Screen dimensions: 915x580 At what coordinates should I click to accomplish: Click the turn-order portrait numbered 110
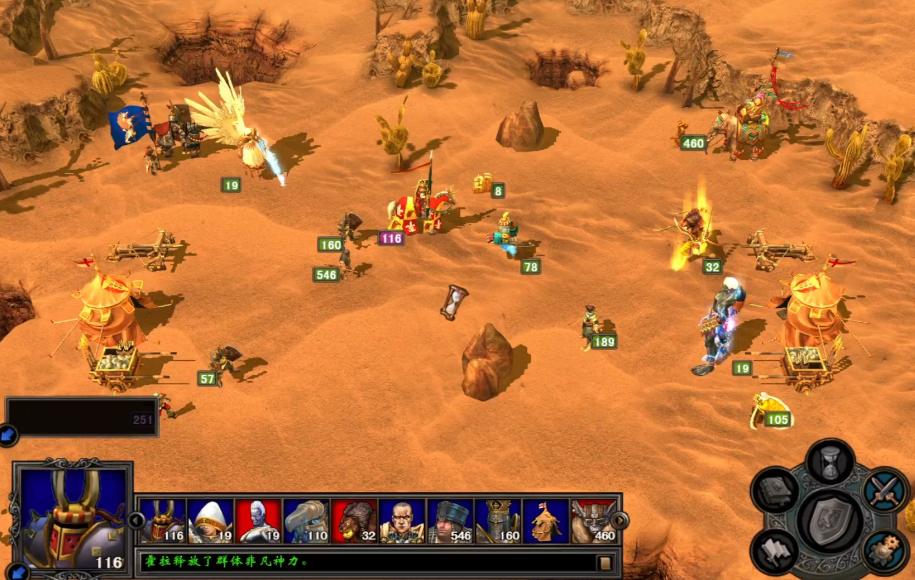point(306,521)
